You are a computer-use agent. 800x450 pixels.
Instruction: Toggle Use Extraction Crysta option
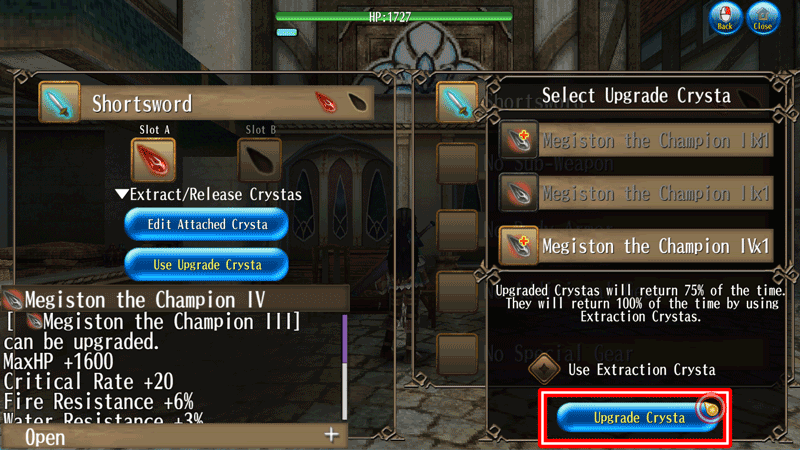pyautogui.click(x=545, y=368)
